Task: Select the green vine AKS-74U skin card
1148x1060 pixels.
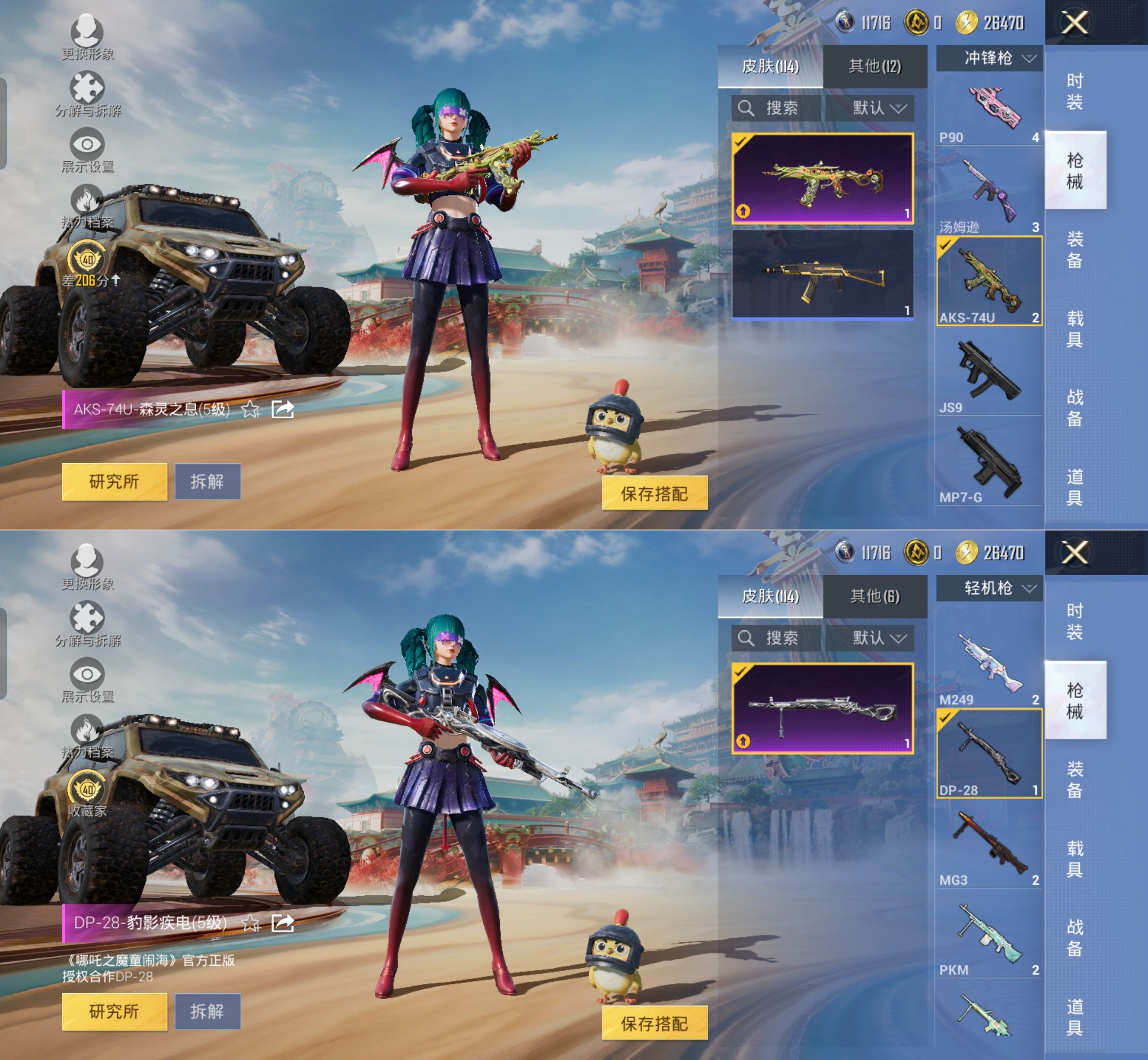Action: tap(822, 178)
